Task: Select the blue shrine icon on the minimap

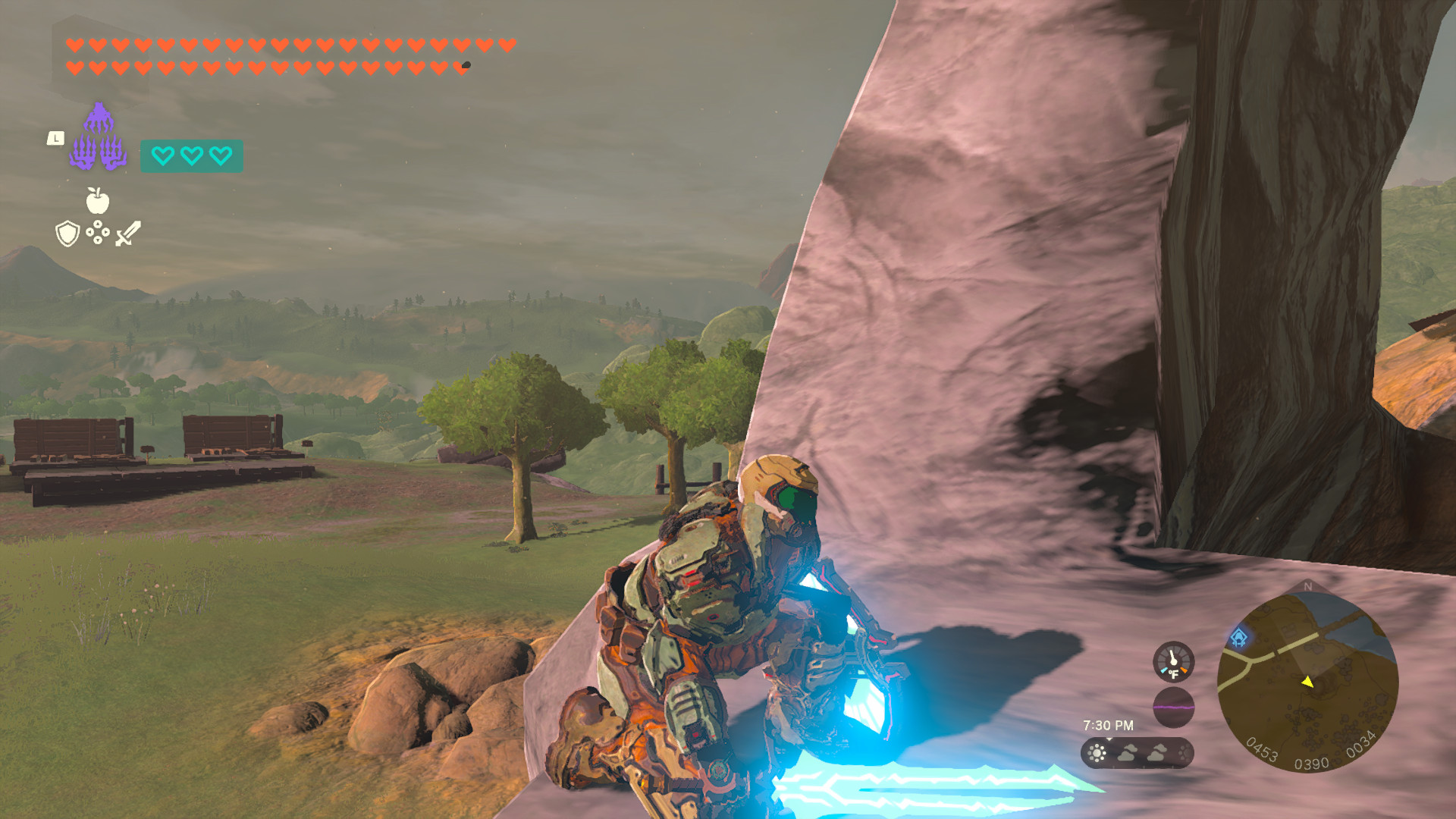Action: pos(1238,637)
